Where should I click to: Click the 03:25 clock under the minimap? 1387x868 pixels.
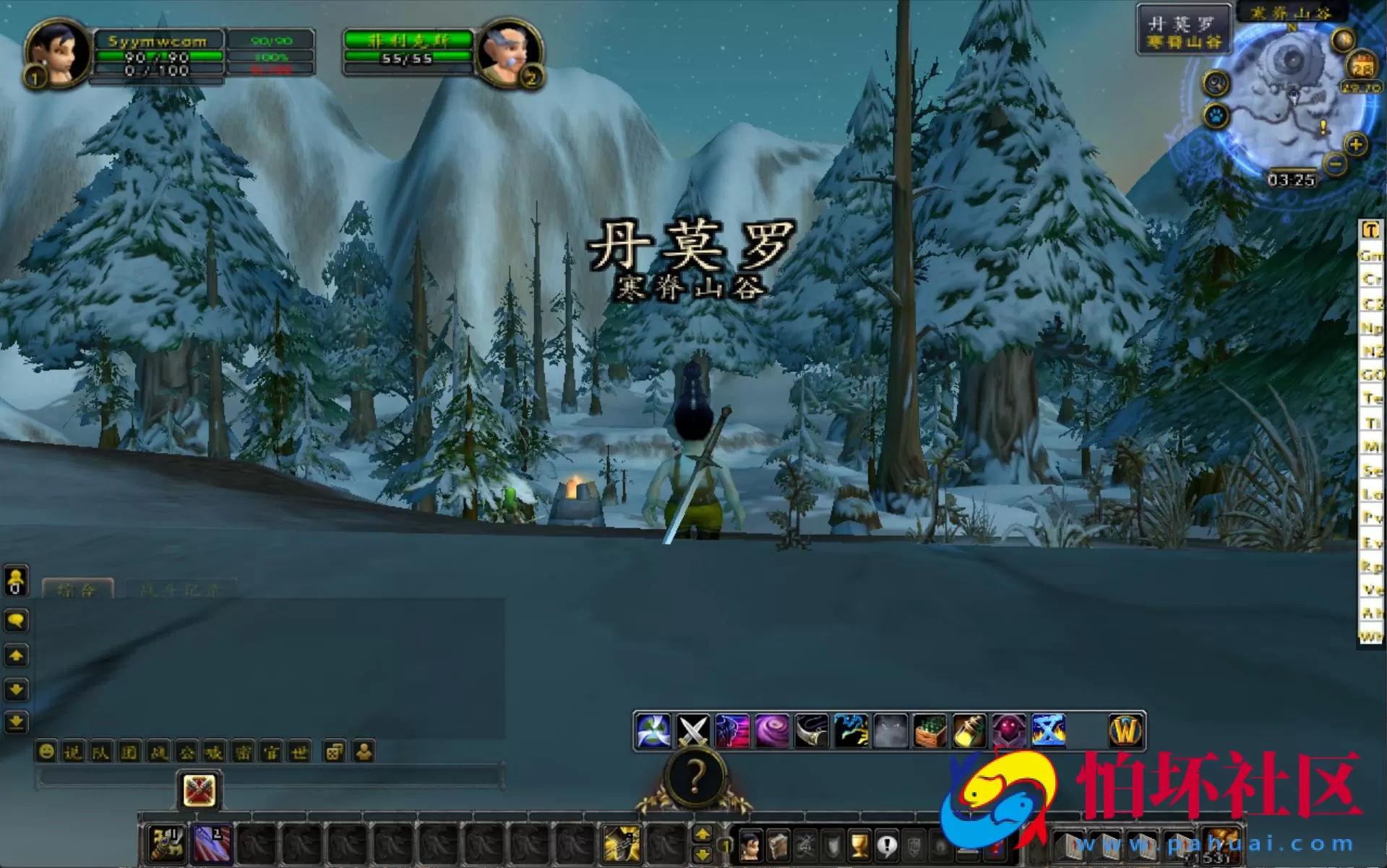pyautogui.click(x=1293, y=181)
